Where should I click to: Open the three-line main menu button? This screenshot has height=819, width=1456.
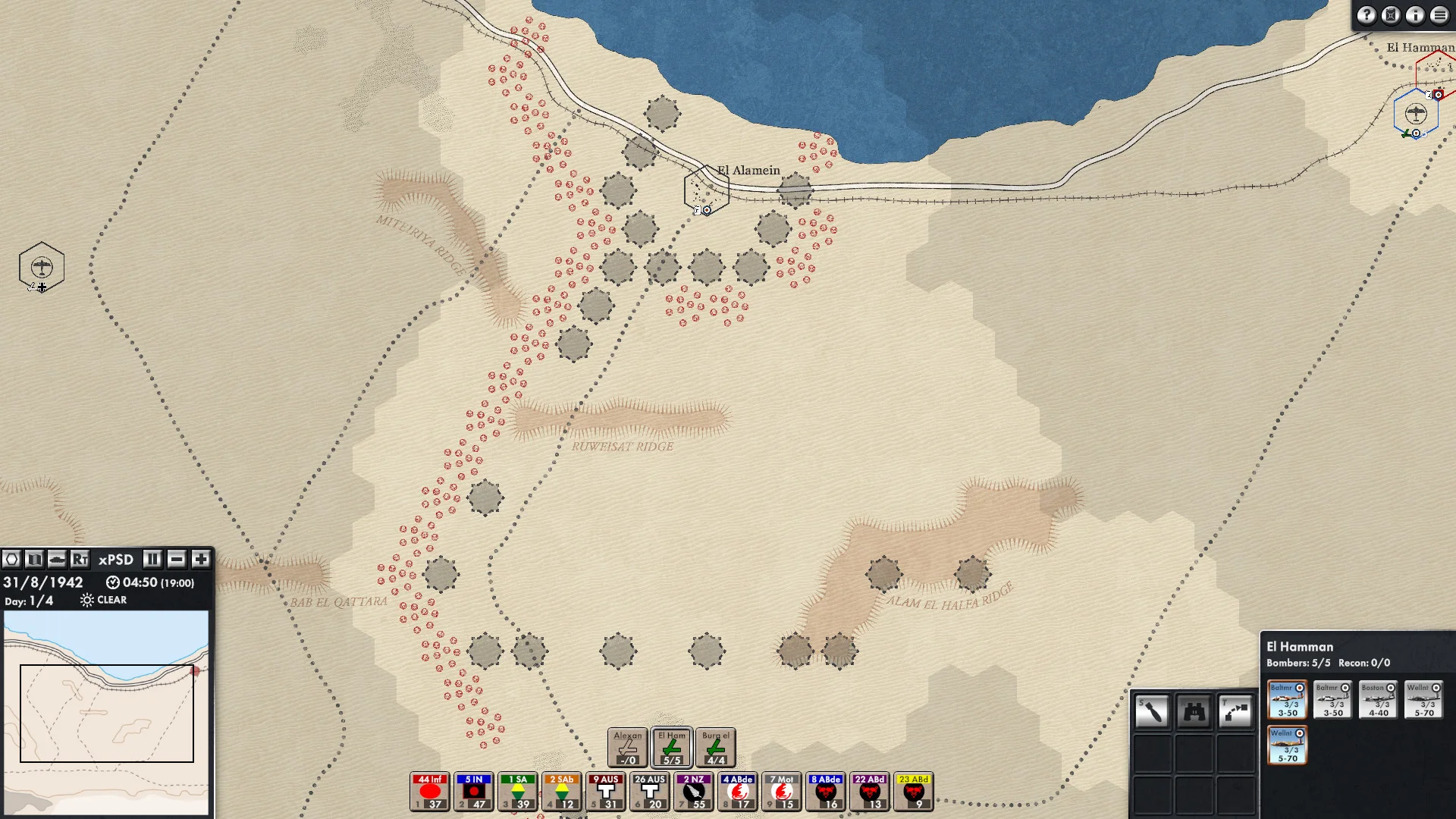coord(1439,15)
